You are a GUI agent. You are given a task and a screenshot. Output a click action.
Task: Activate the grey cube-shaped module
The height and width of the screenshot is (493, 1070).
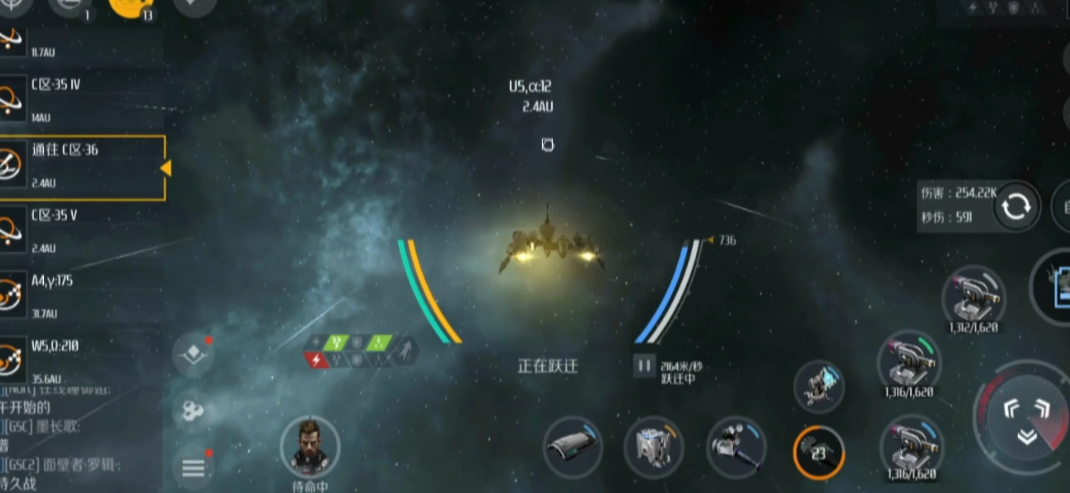[x=653, y=447]
